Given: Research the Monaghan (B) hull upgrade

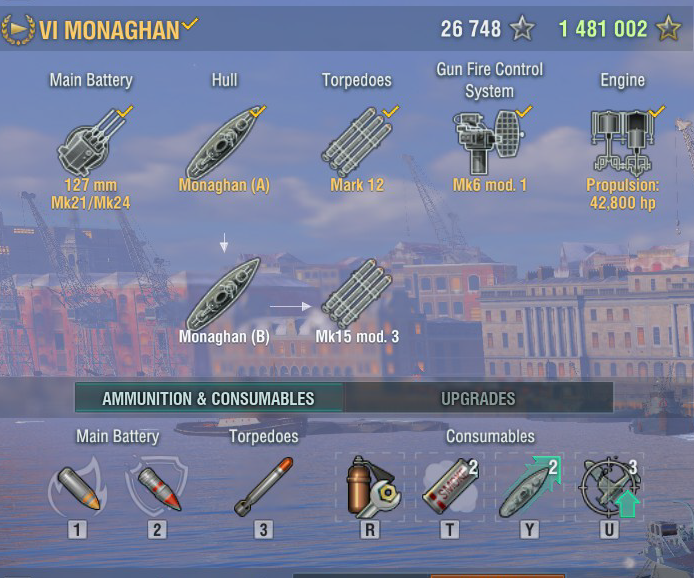Looking at the screenshot, I should coord(224,295).
